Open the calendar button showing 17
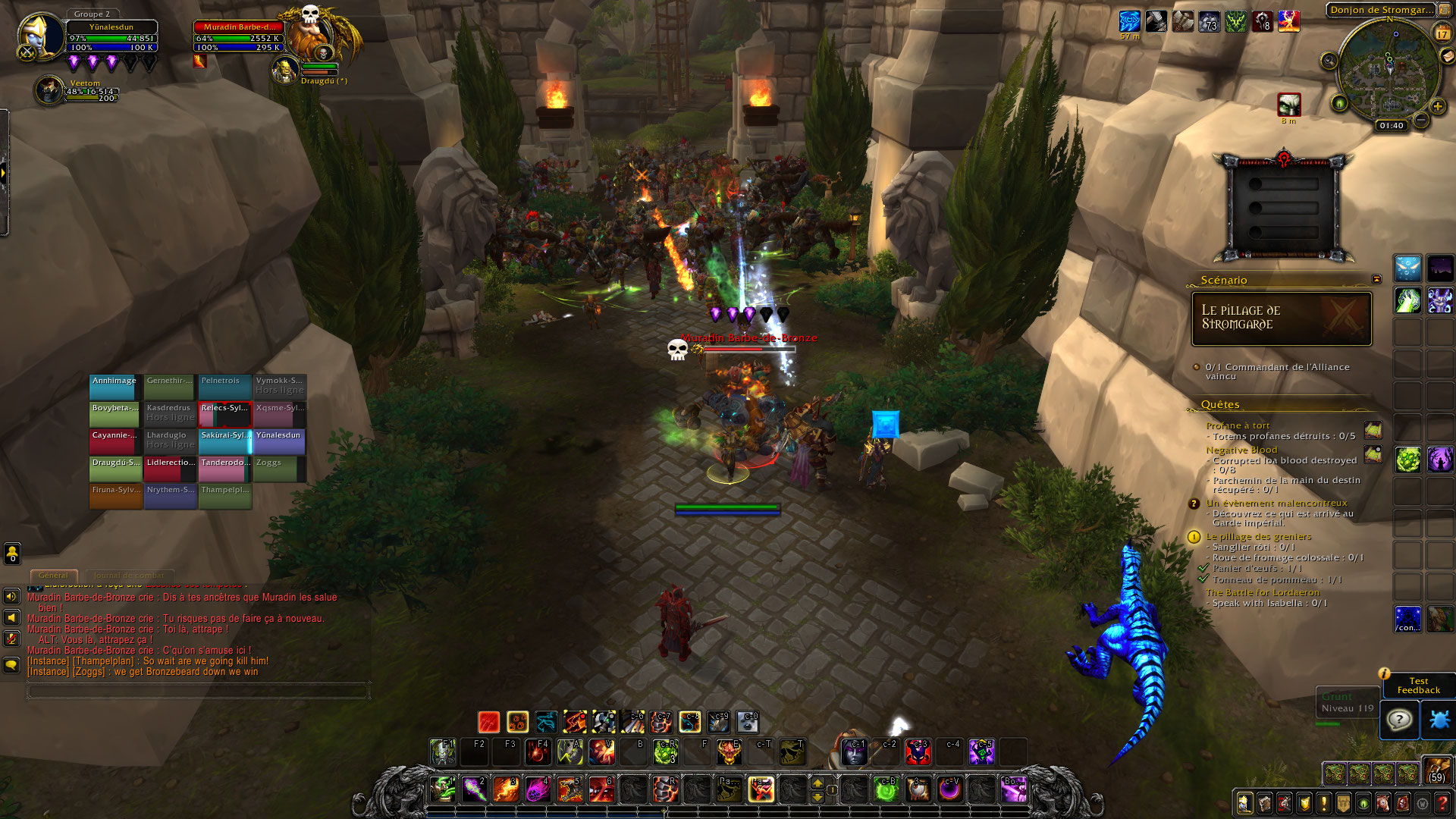Image resolution: width=1456 pixels, height=819 pixels. 1442,33
